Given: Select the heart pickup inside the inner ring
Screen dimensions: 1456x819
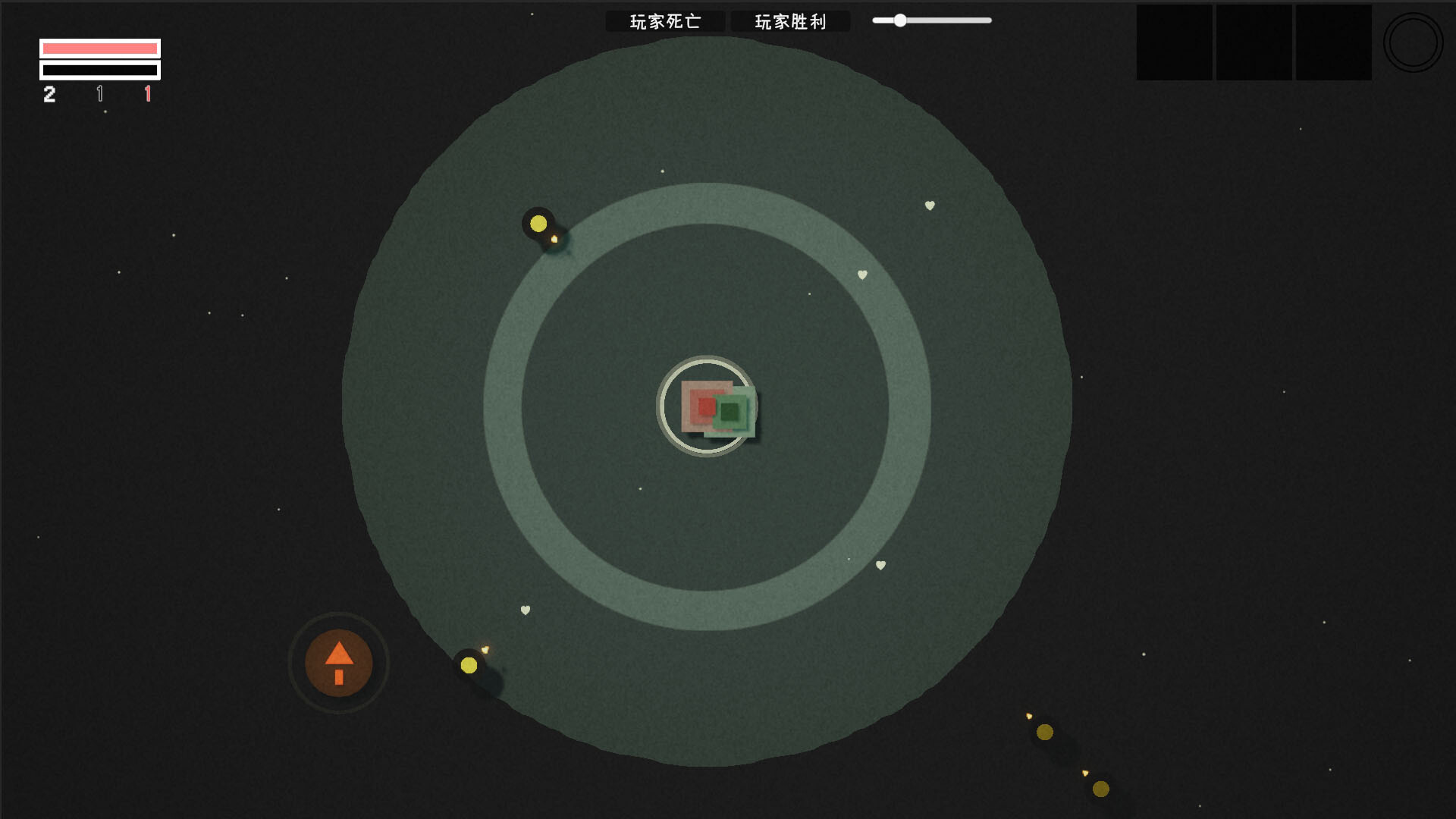Looking at the screenshot, I should (861, 275).
